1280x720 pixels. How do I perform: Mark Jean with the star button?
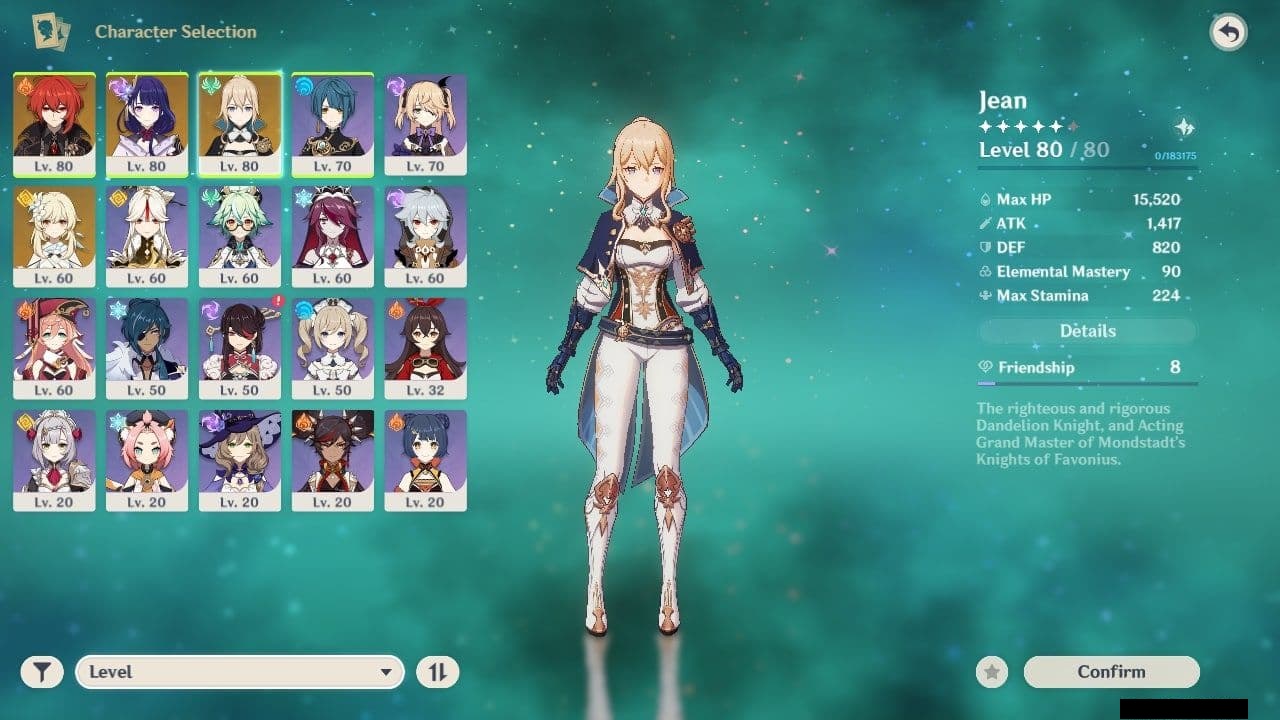(x=991, y=672)
